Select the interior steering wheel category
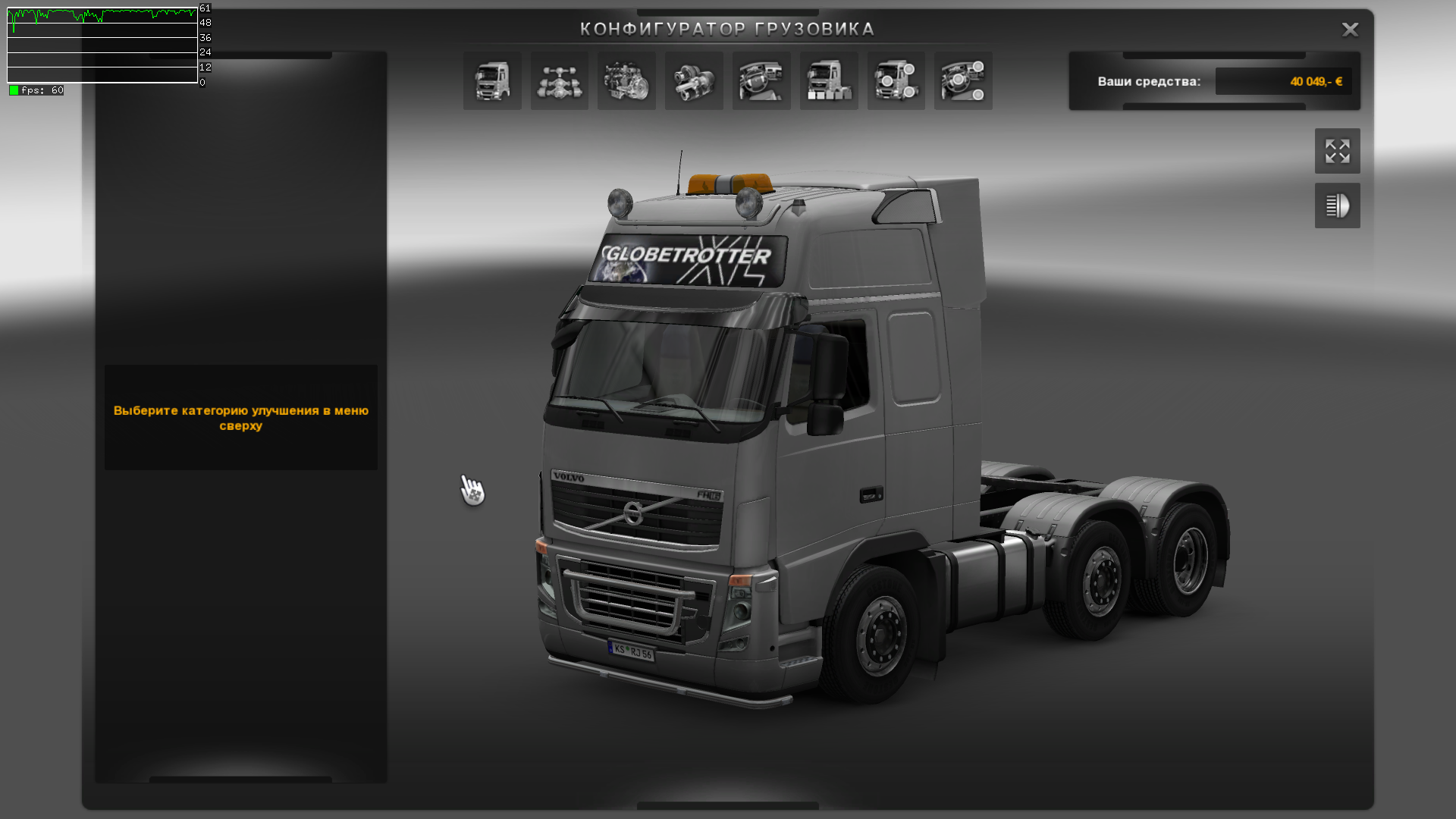1456x819 pixels. 761,81
